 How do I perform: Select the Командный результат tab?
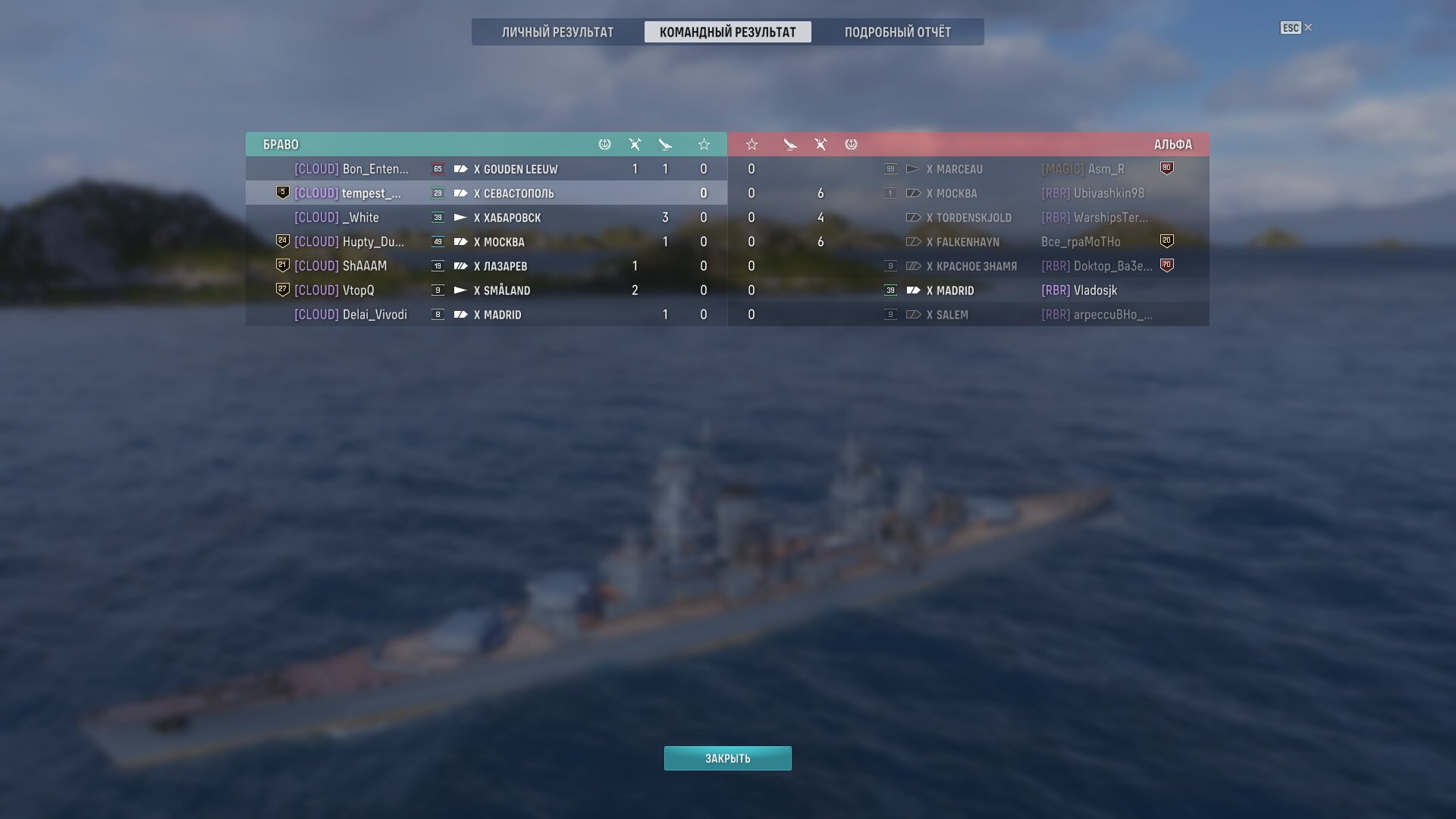tap(727, 32)
